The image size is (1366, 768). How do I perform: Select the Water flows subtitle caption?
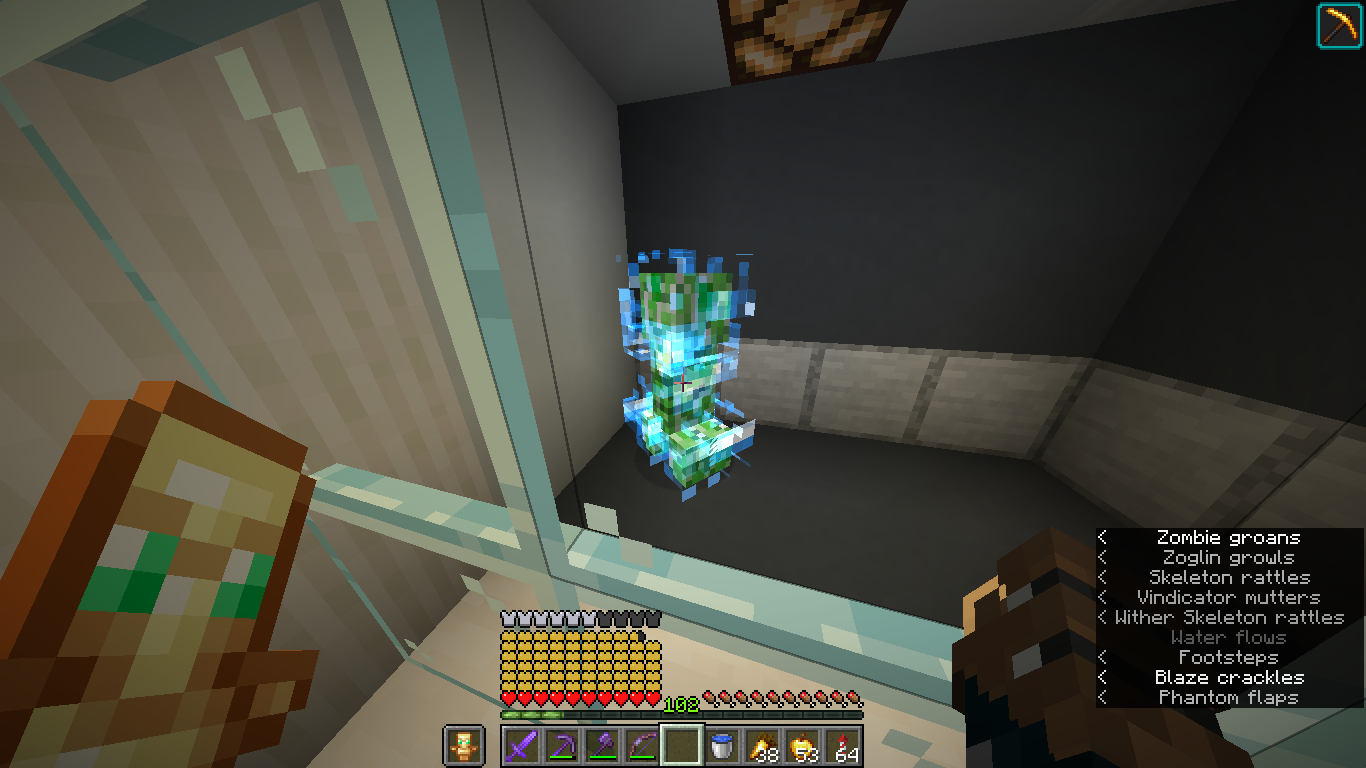(x=1227, y=637)
